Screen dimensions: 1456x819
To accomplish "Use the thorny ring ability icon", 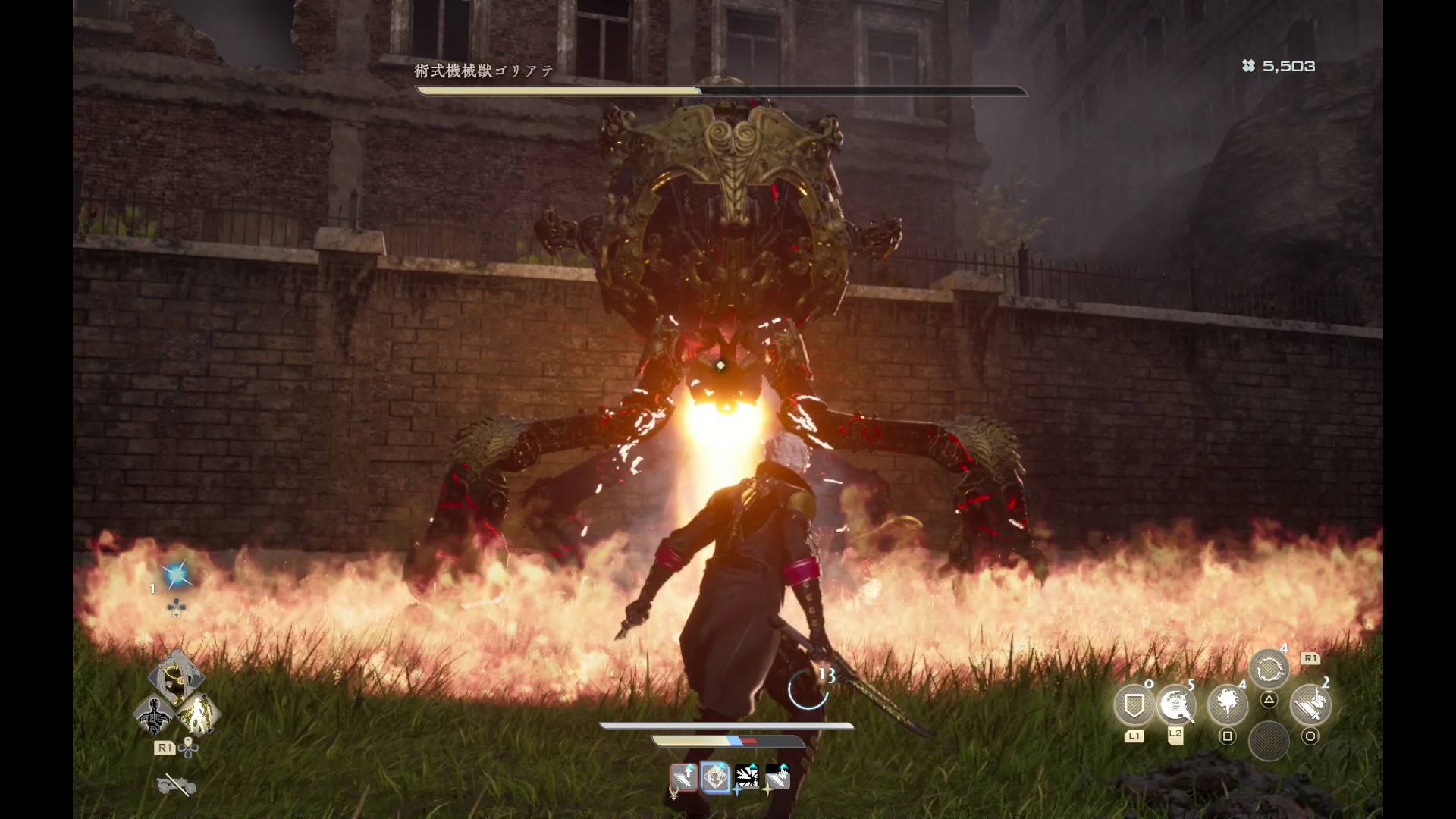I will pyautogui.click(x=1268, y=670).
